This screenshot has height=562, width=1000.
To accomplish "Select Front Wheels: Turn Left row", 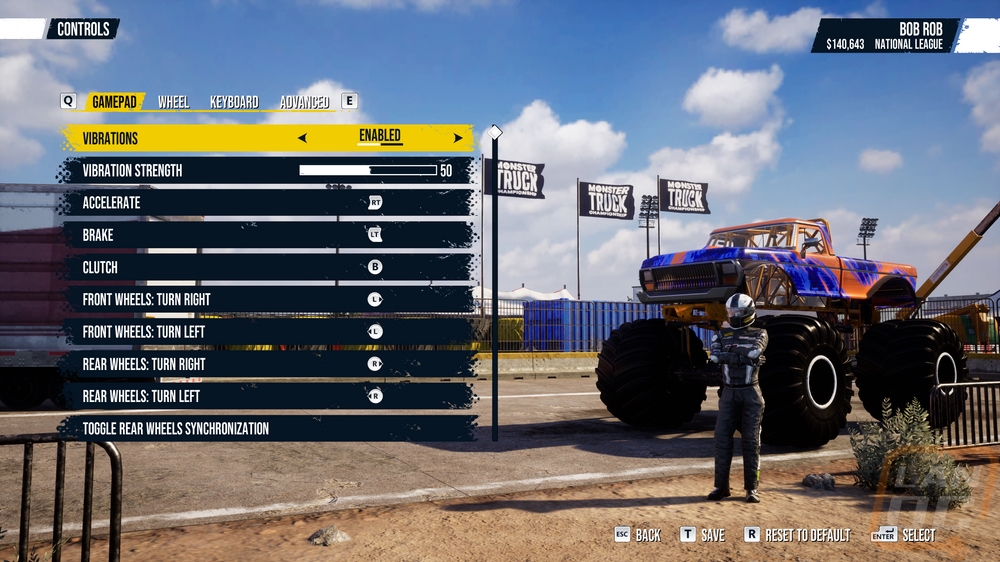I will pyautogui.click(x=268, y=332).
